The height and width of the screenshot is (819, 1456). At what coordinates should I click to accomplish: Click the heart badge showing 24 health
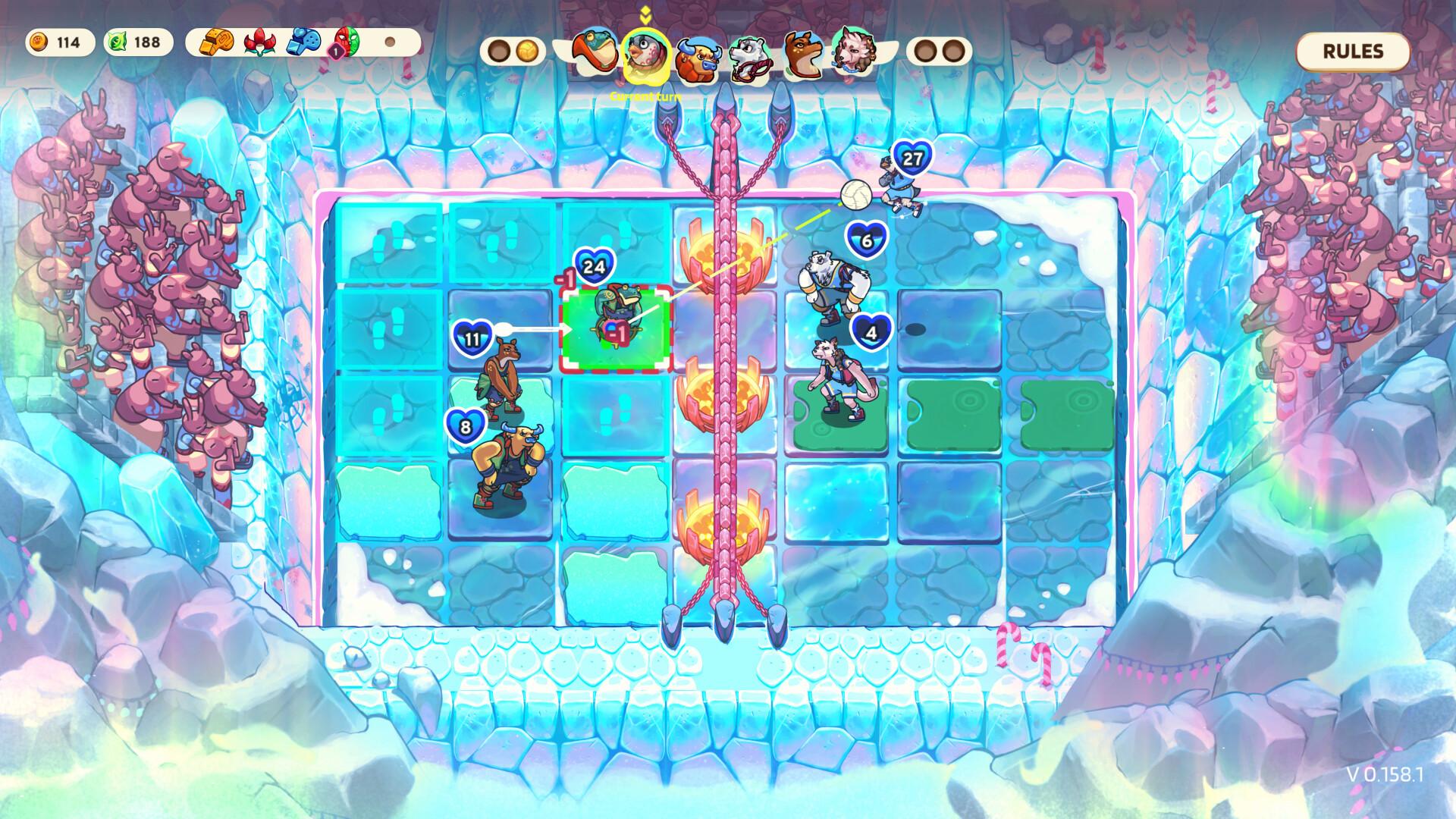pos(595,265)
